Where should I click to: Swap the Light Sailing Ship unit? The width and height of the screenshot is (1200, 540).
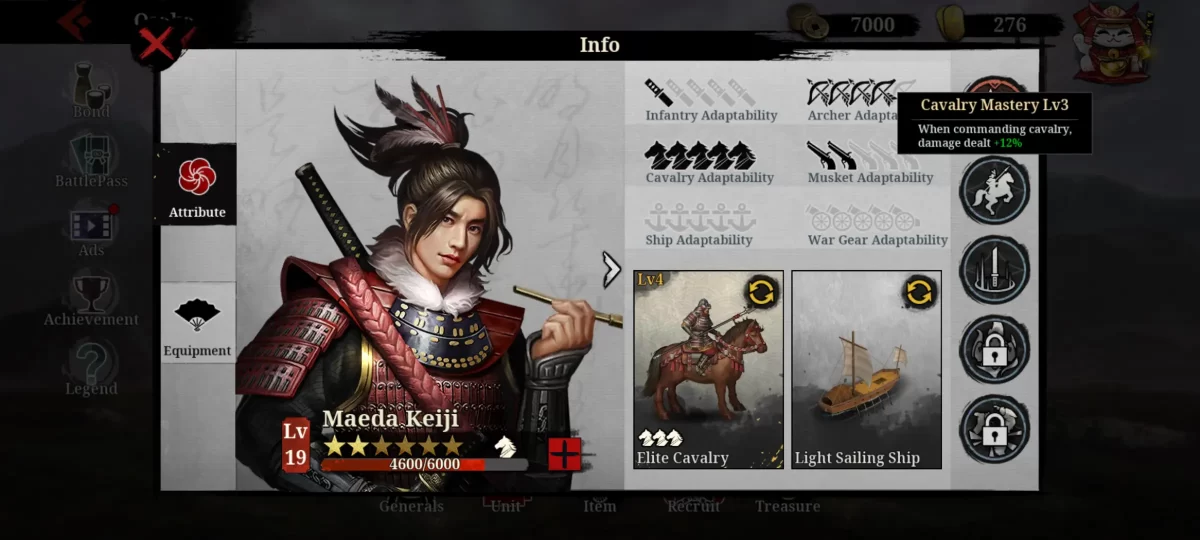pyautogui.click(x=919, y=292)
